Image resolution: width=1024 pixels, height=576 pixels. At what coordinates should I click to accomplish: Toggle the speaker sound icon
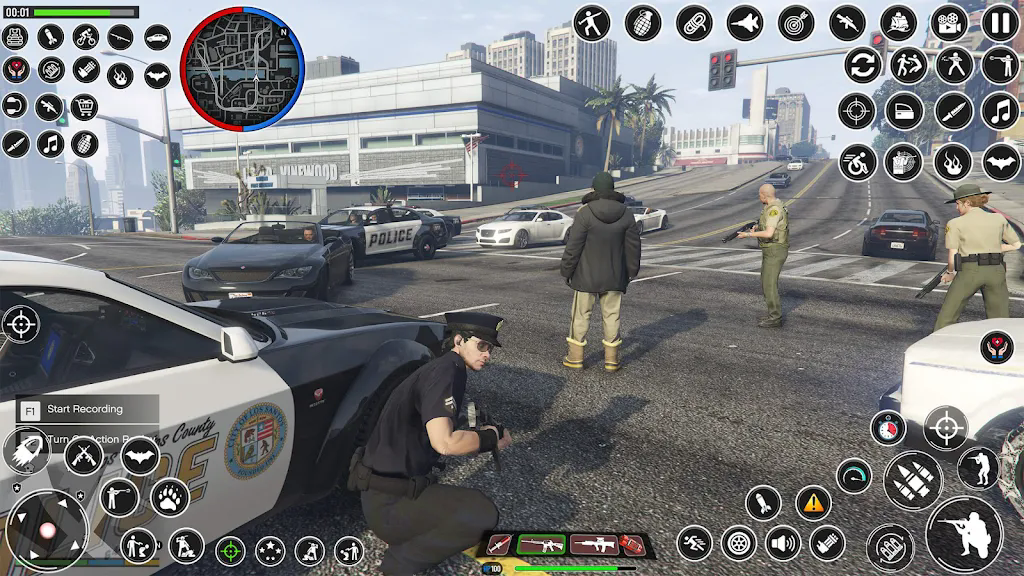[x=783, y=544]
